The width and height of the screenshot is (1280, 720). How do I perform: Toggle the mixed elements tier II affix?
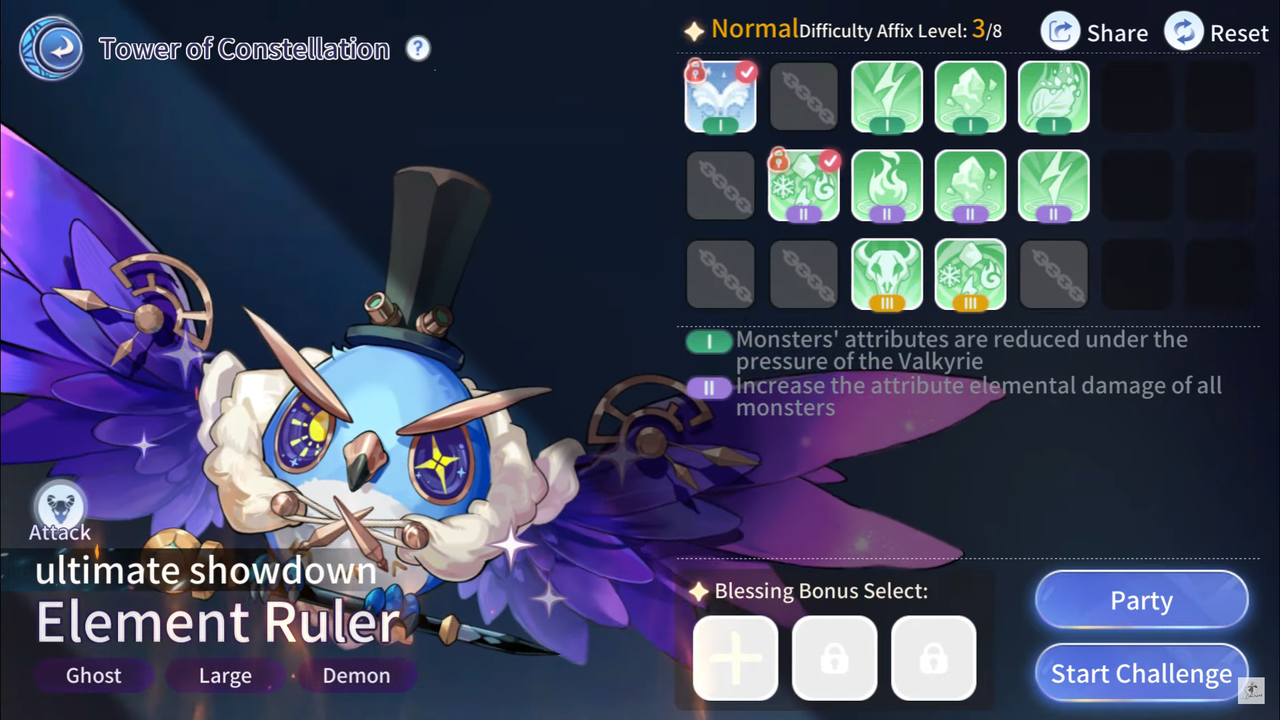(x=803, y=185)
